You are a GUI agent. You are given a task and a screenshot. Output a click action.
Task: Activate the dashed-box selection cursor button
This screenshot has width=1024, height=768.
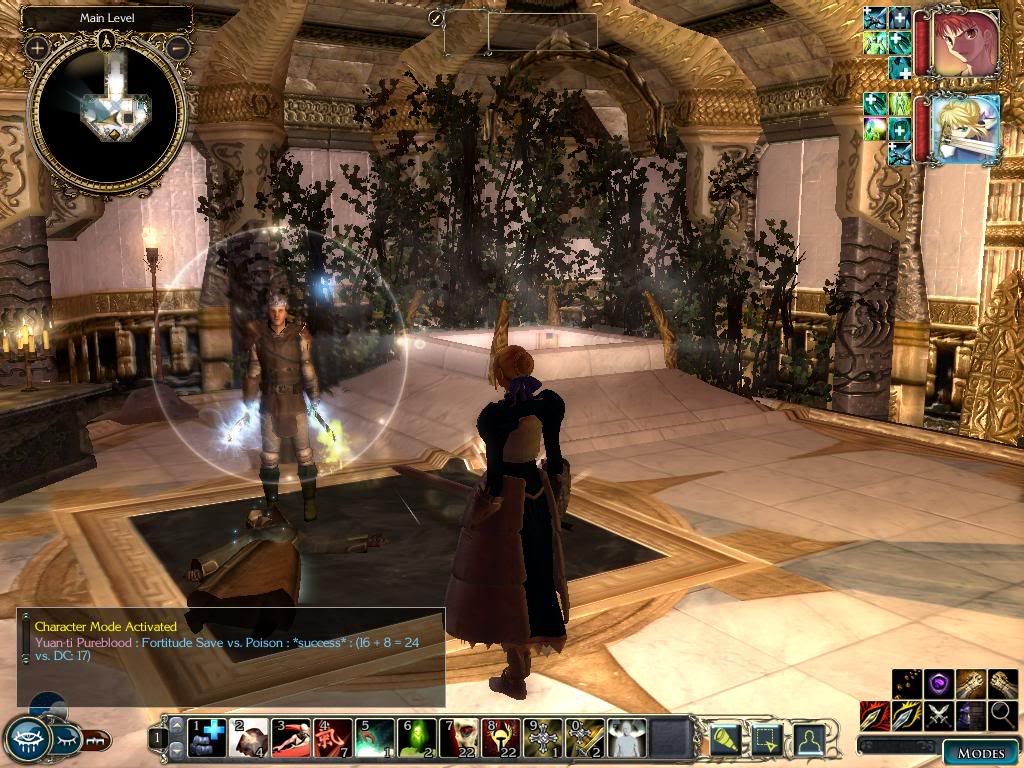pyautogui.click(x=767, y=739)
